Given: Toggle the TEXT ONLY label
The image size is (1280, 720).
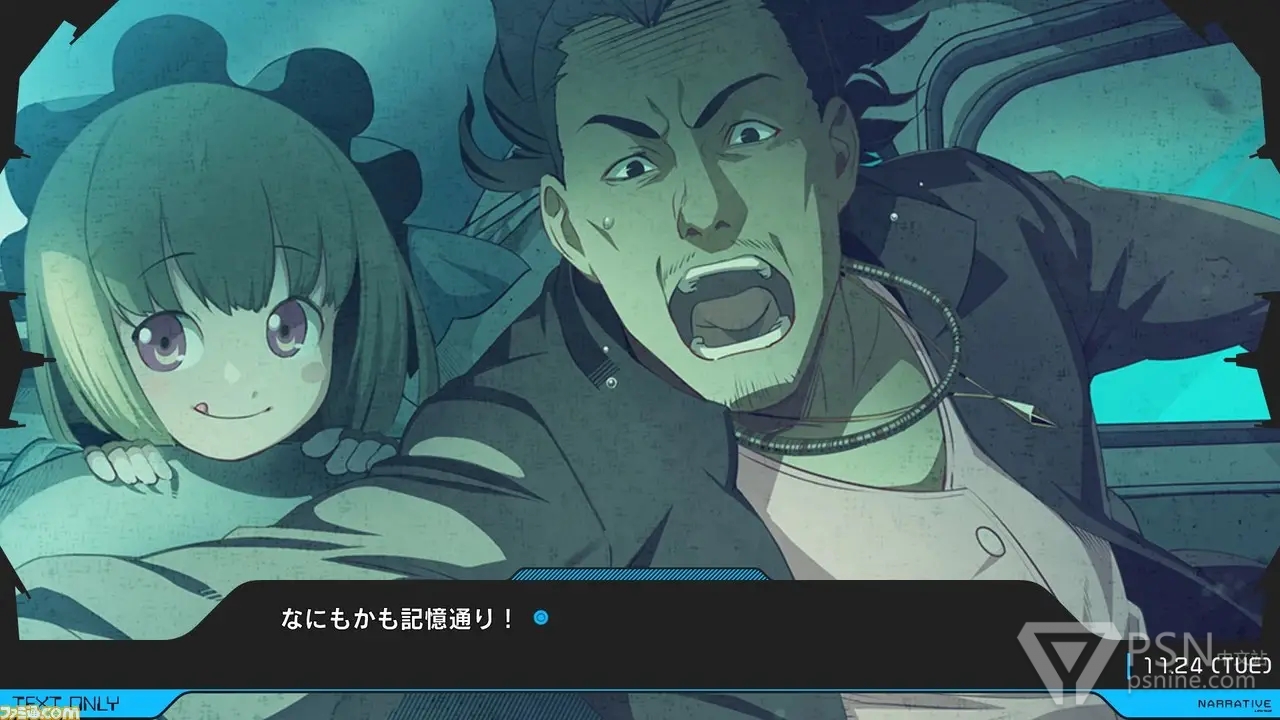Looking at the screenshot, I should pyautogui.click(x=69, y=703).
